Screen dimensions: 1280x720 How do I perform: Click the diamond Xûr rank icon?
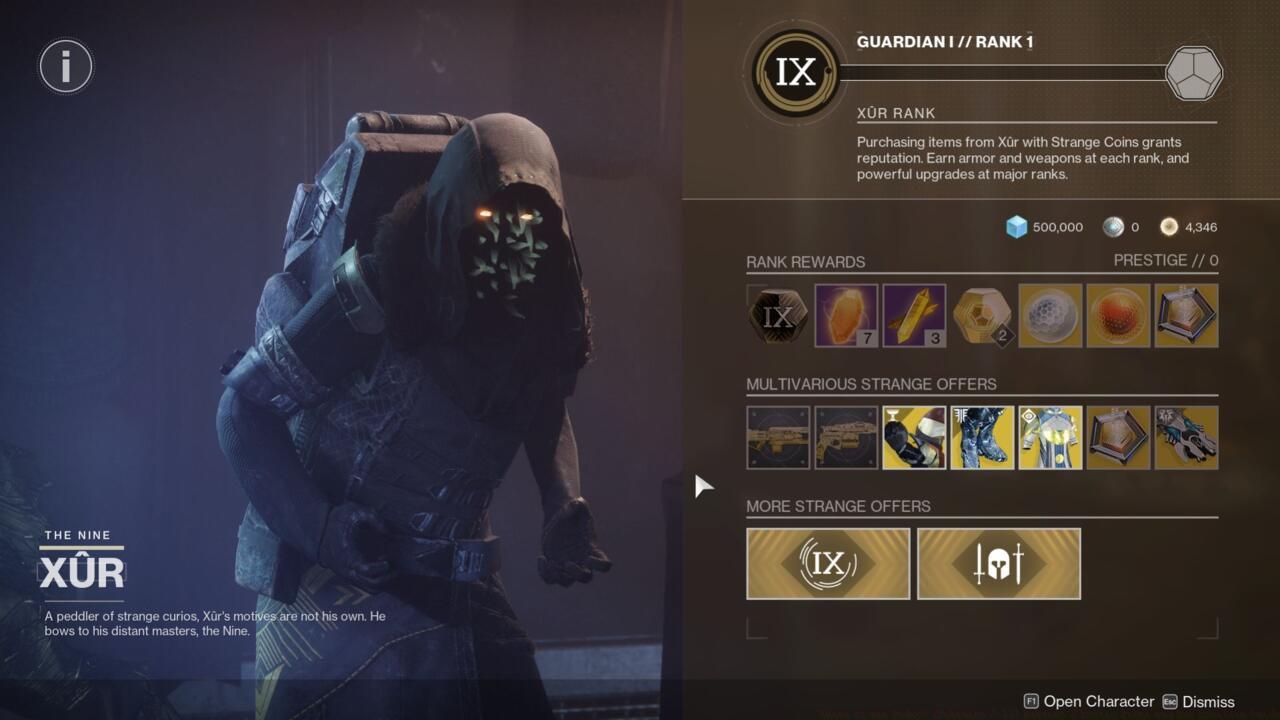click(1193, 72)
